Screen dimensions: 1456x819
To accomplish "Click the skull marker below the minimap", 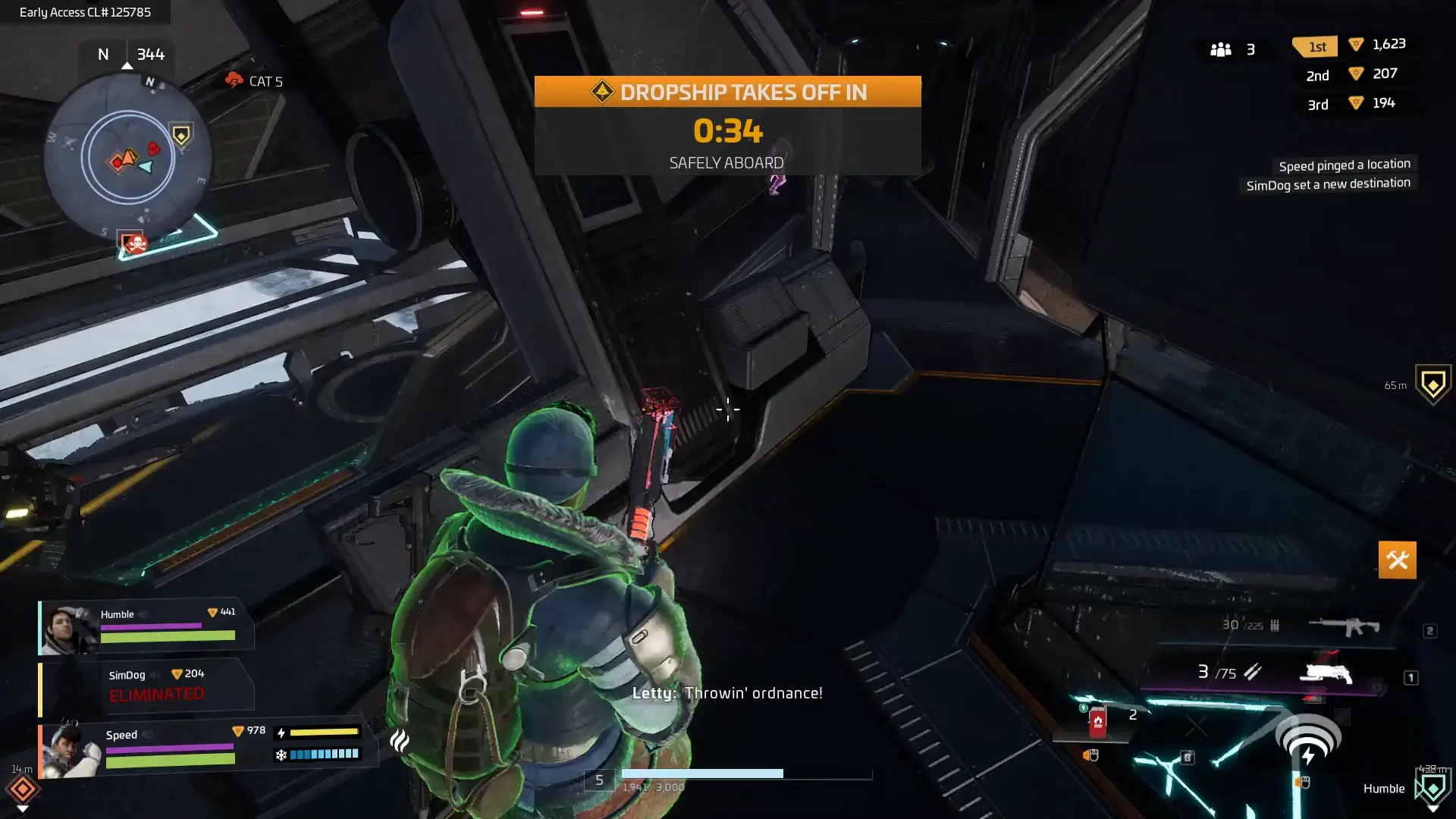I will (x=136, y=243).
